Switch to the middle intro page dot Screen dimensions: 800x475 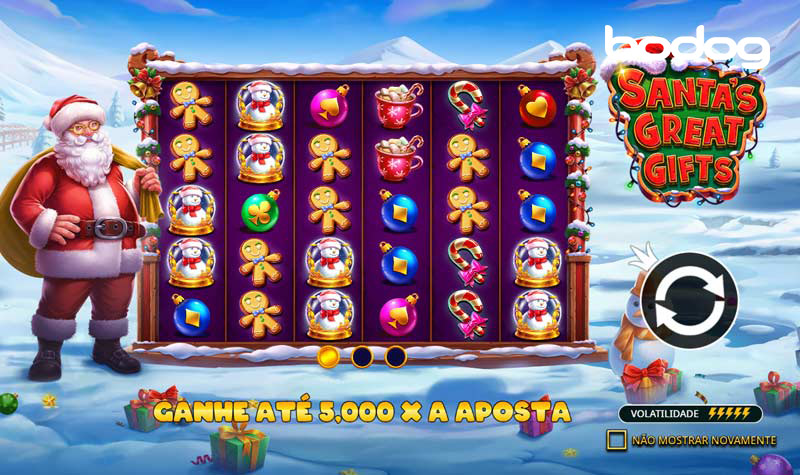point(362,356)
